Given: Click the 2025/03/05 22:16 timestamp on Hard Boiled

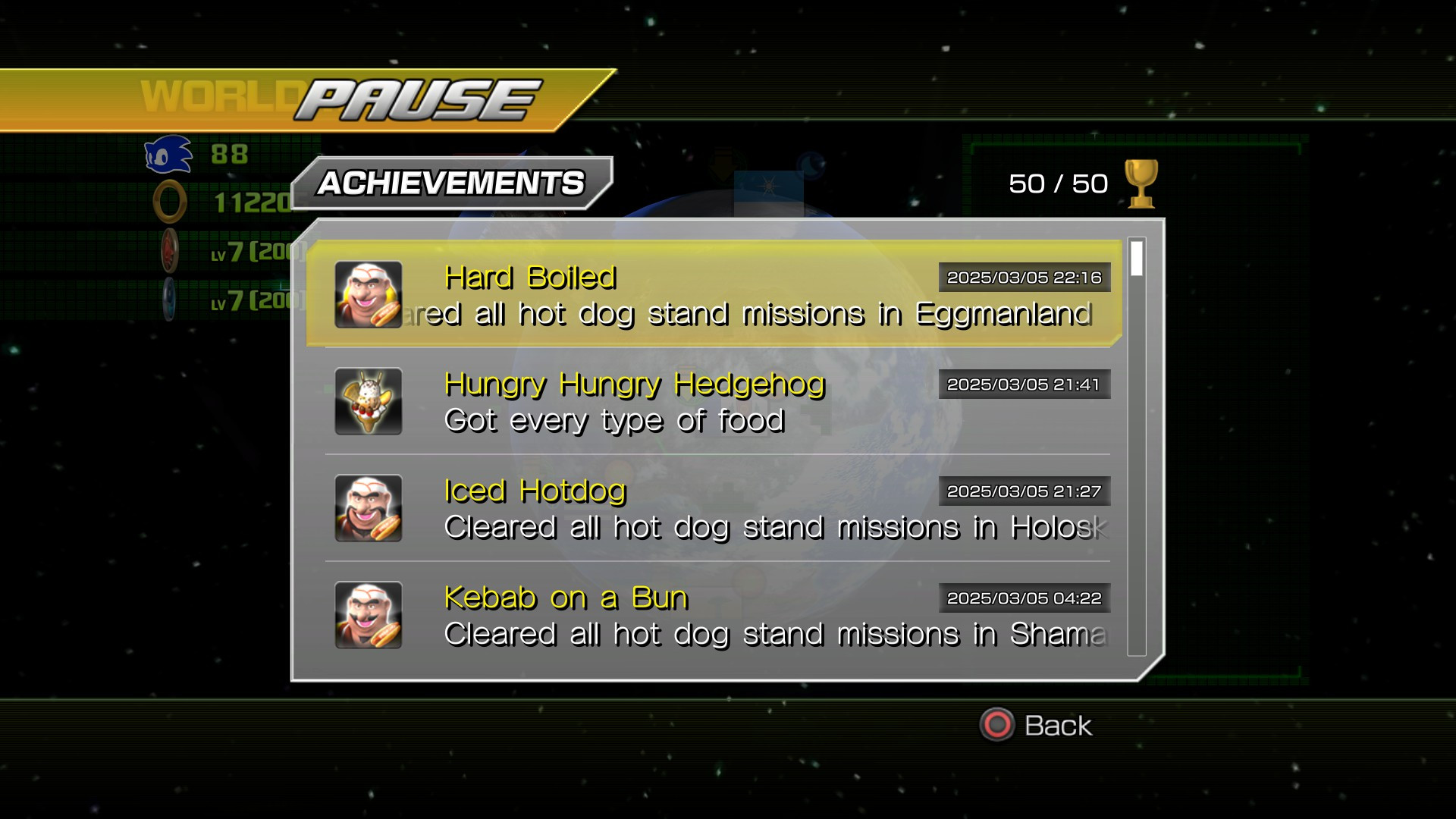Looking at the screenshot, I should tap(1025, 277).
